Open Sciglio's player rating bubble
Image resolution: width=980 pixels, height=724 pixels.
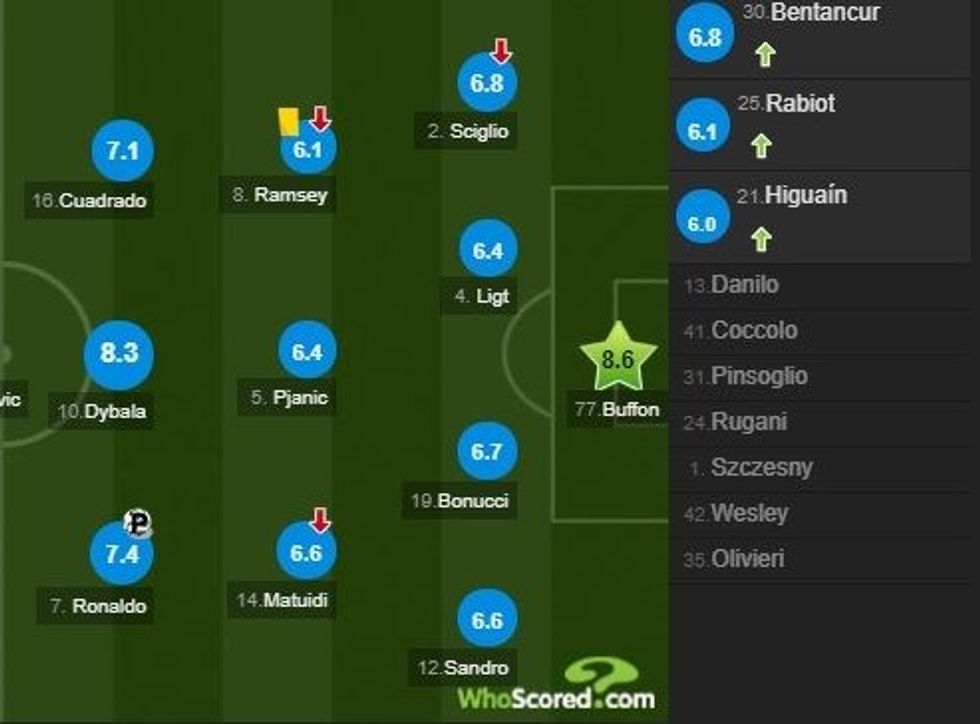tap(487, 84)
